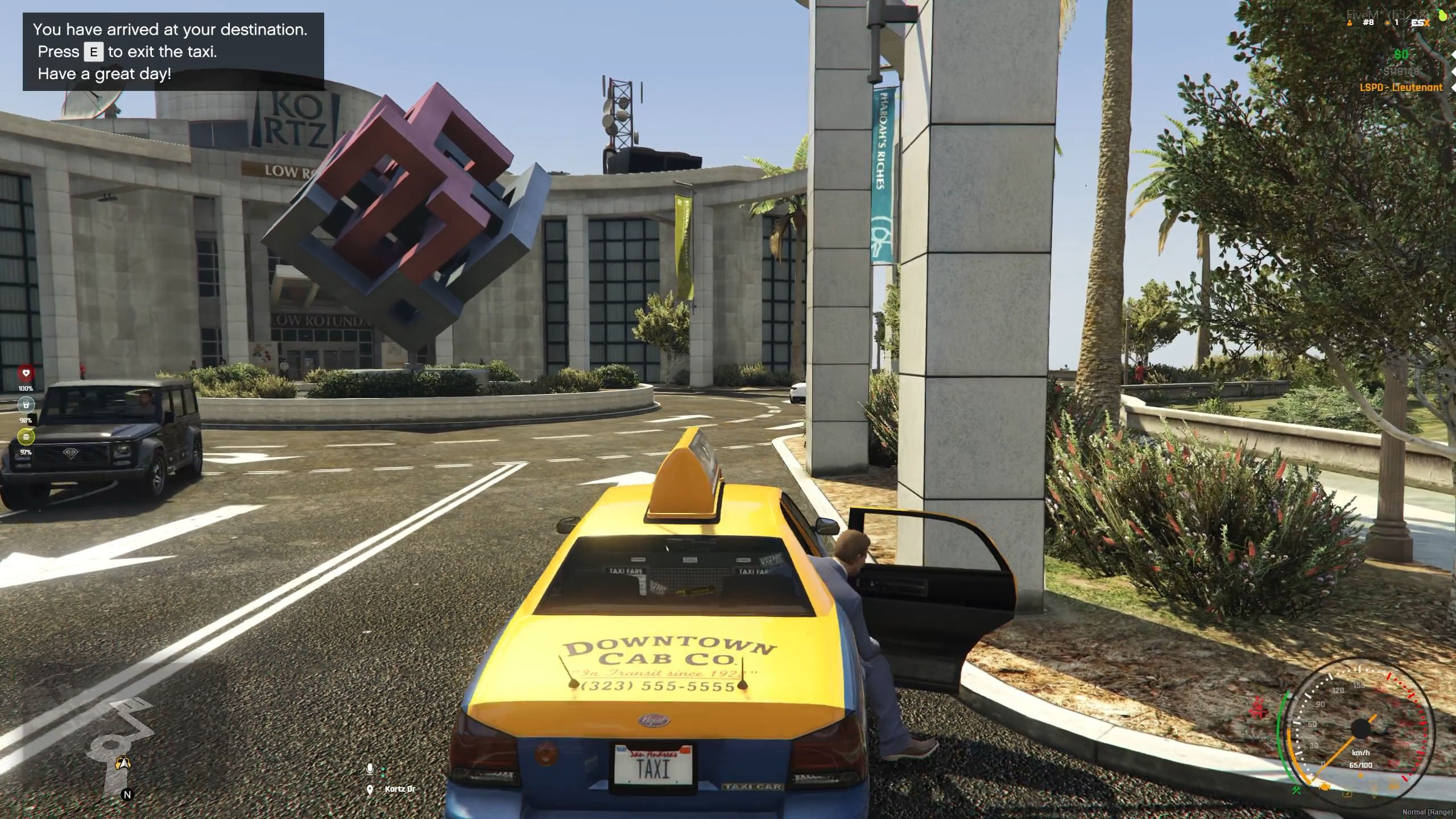1456x819 pixels.
Task: Click the orange engine warning icon on the speedometer
Action: pos(1324,787)
